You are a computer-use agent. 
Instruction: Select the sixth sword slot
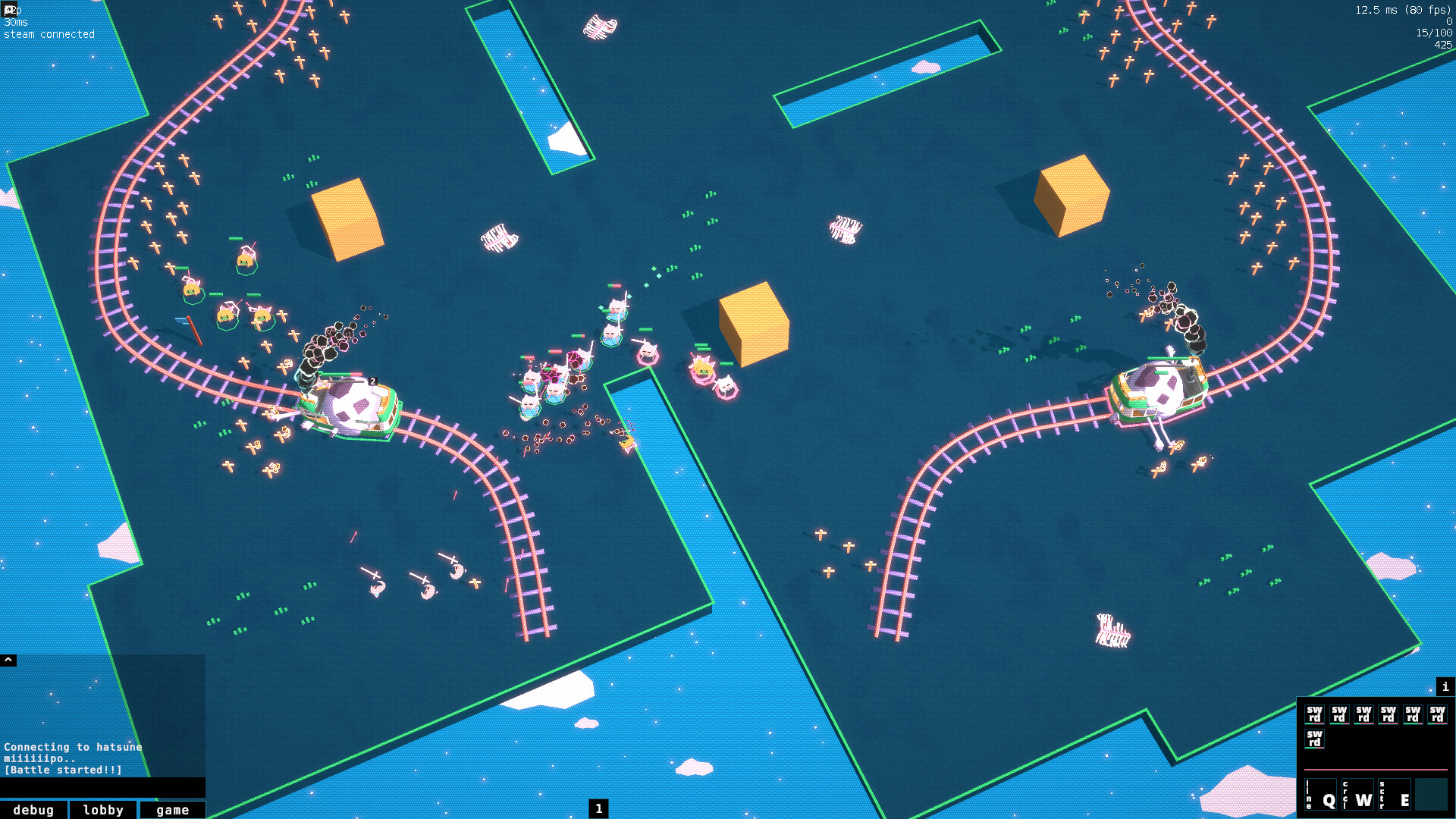click(1437, 714)
